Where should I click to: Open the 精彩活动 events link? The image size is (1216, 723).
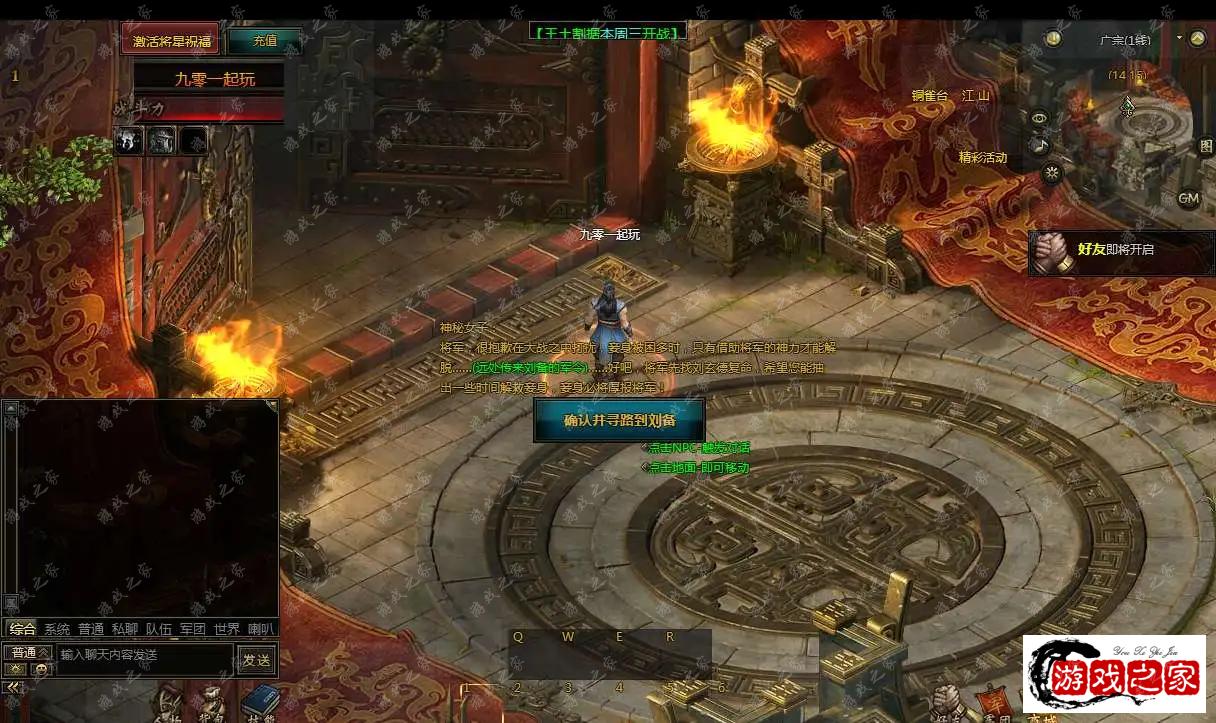(983, 157)
